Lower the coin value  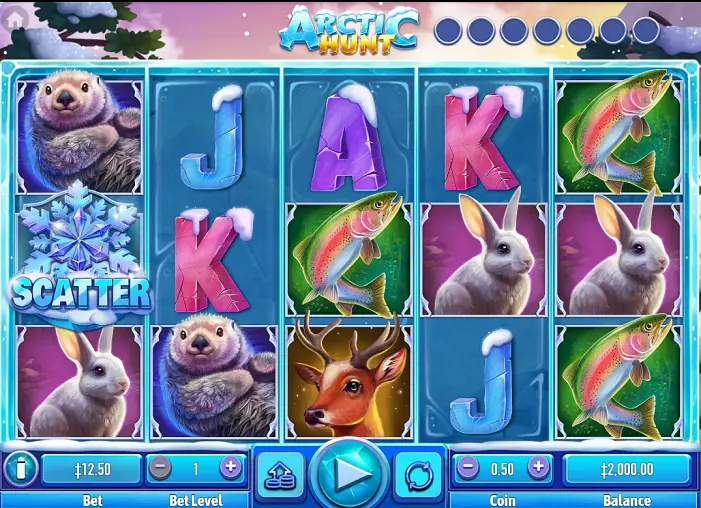point(468,467)
